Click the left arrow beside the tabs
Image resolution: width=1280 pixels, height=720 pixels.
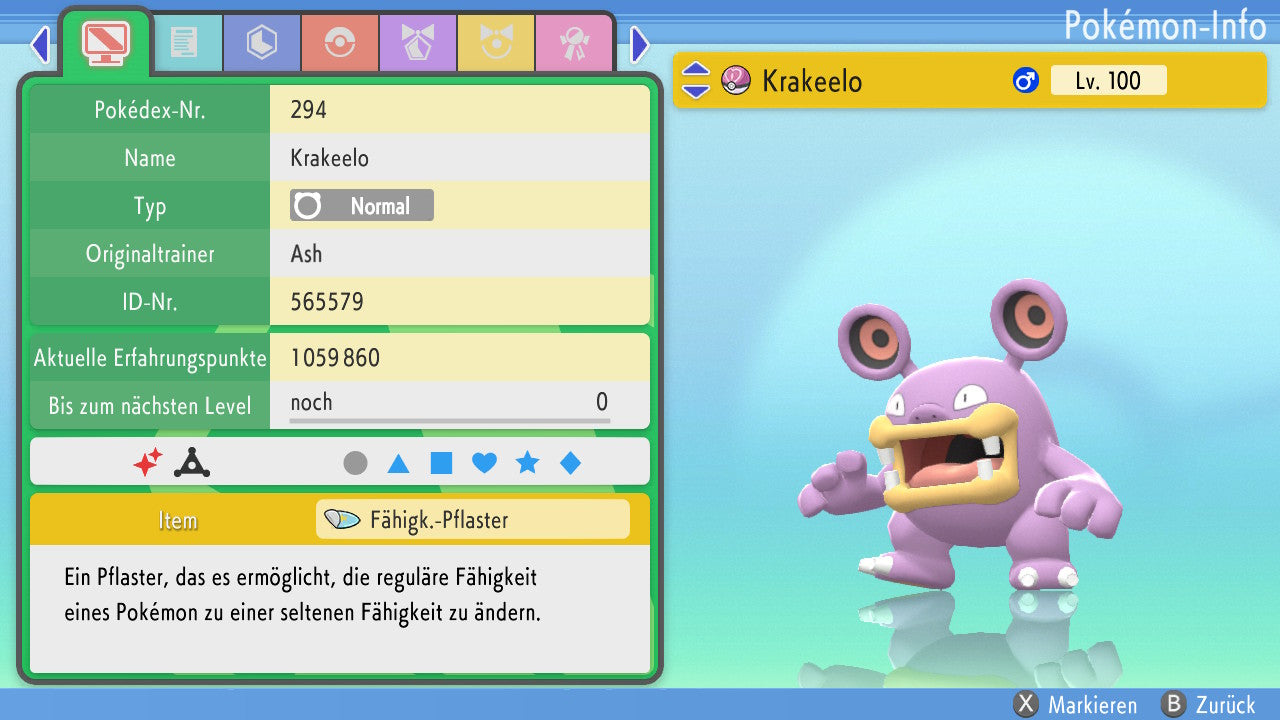[40, 44]
